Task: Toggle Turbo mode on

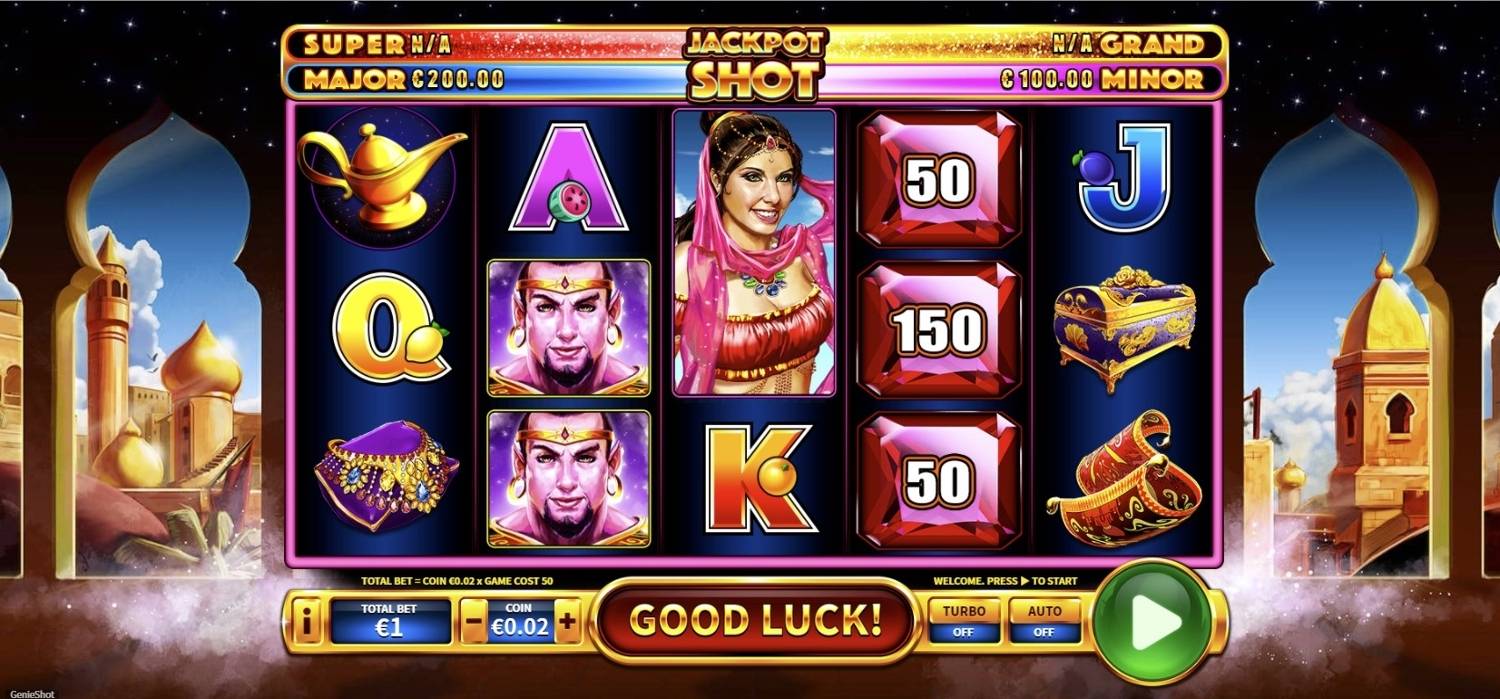Action: click(964, 621)
